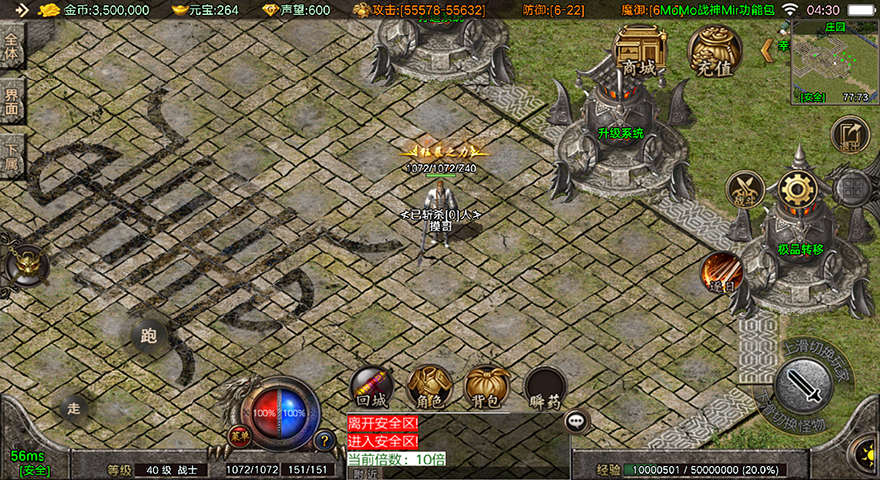Open the chat speech bubble
880x480 pixels.
click(x=577, y=421)
